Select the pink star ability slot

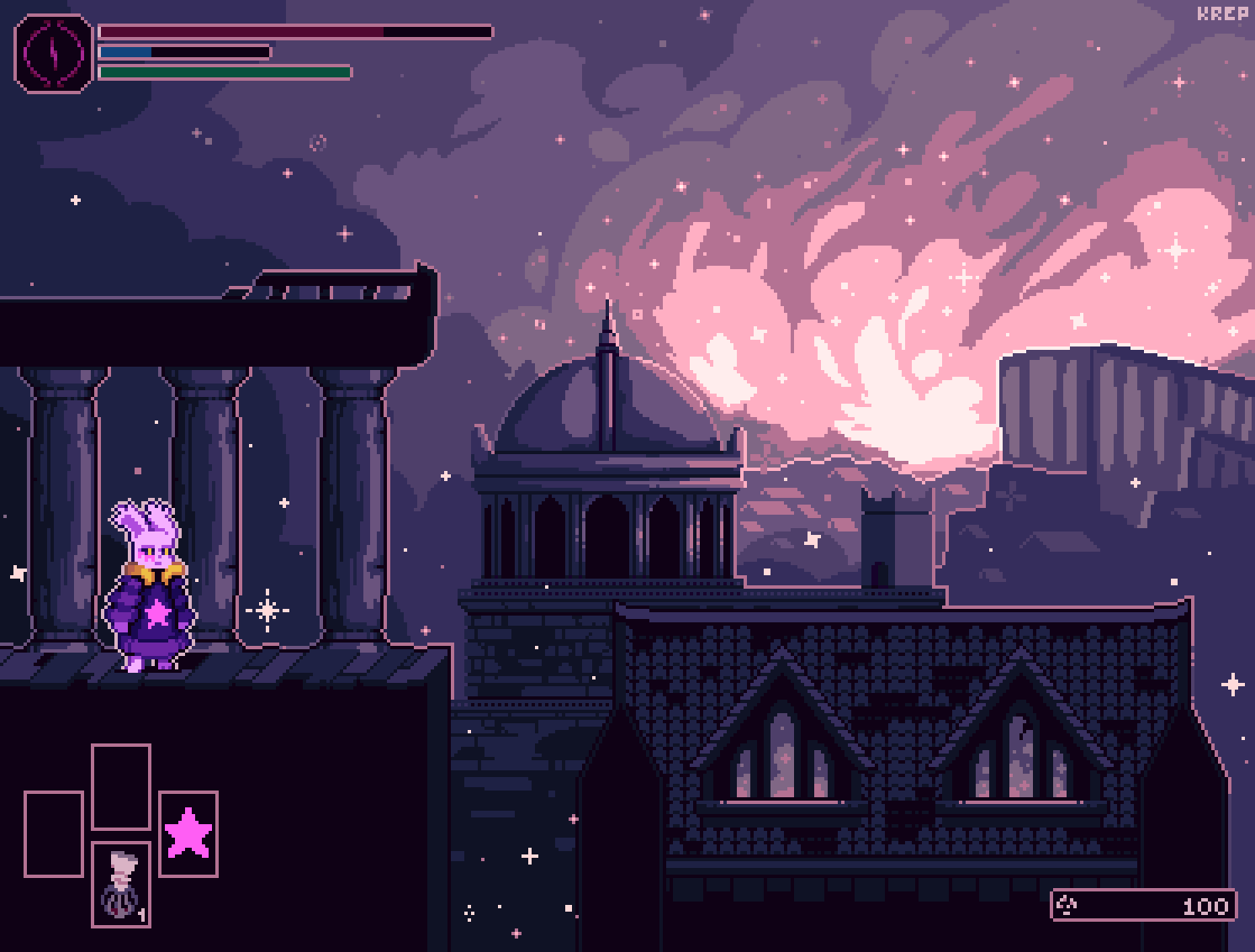[x=188, y=833]
